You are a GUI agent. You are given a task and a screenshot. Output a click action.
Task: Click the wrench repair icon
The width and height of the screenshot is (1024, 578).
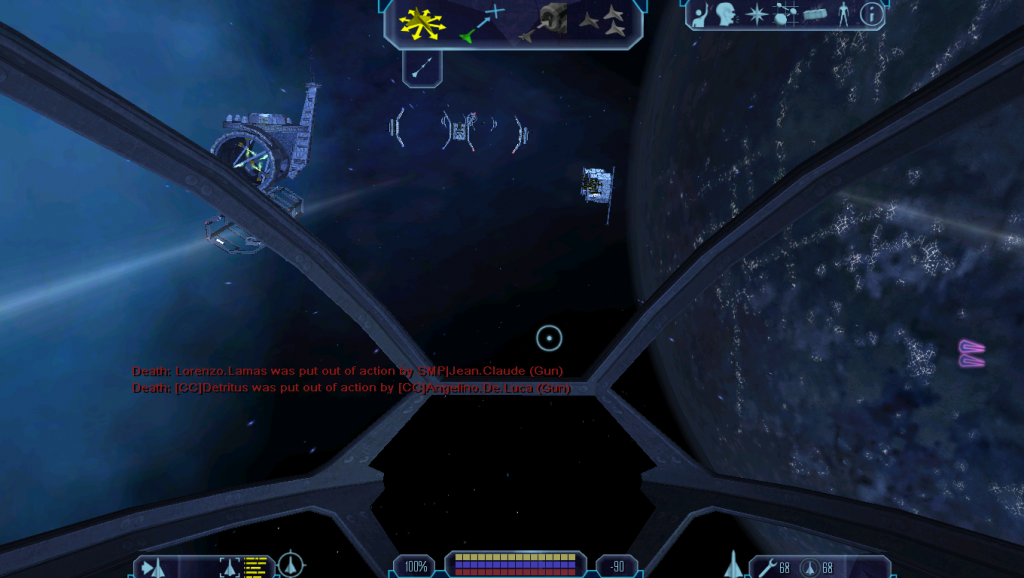tap(767, 567)
